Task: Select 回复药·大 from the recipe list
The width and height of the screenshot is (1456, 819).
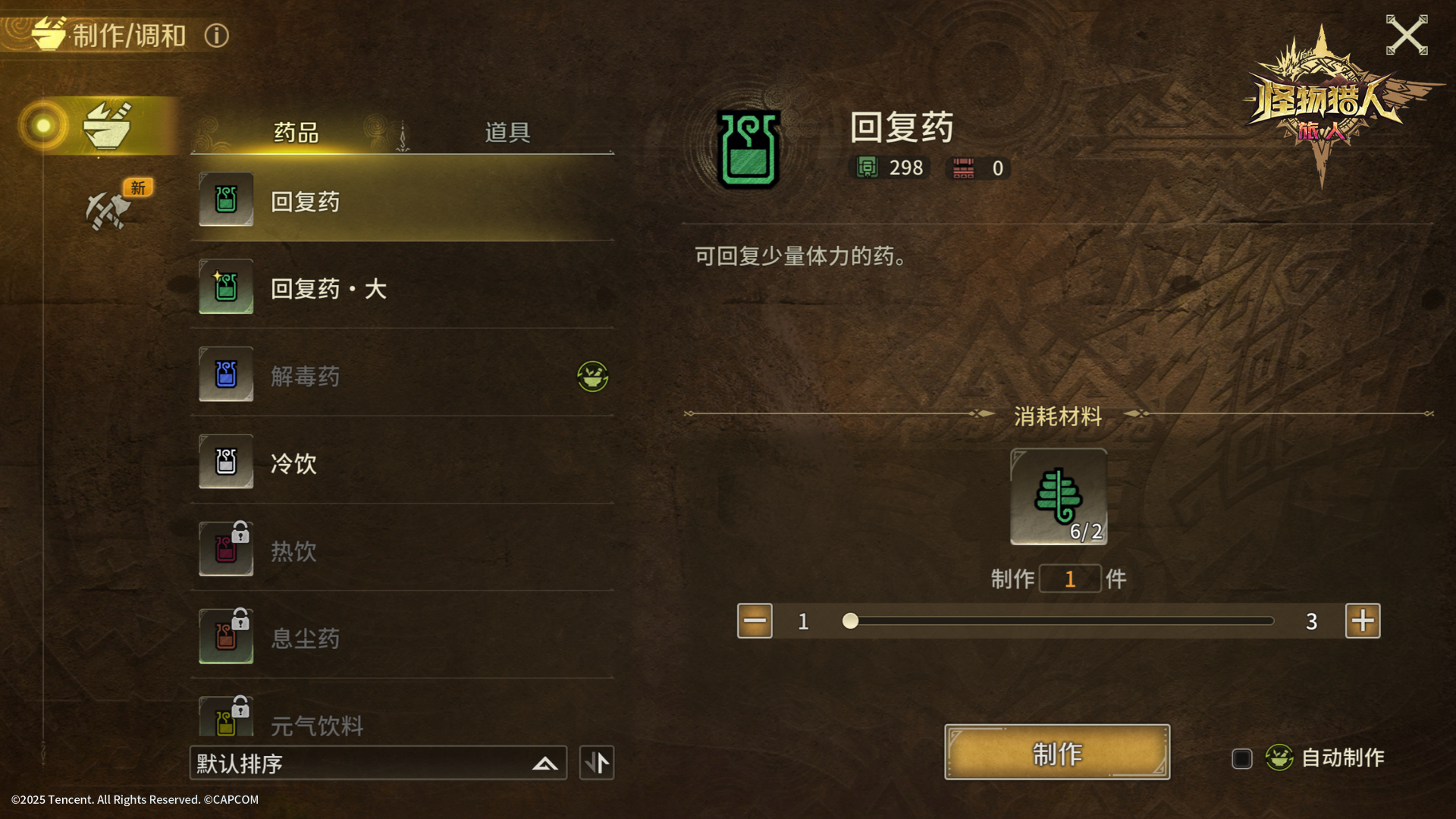Action: tap(330, 288)
